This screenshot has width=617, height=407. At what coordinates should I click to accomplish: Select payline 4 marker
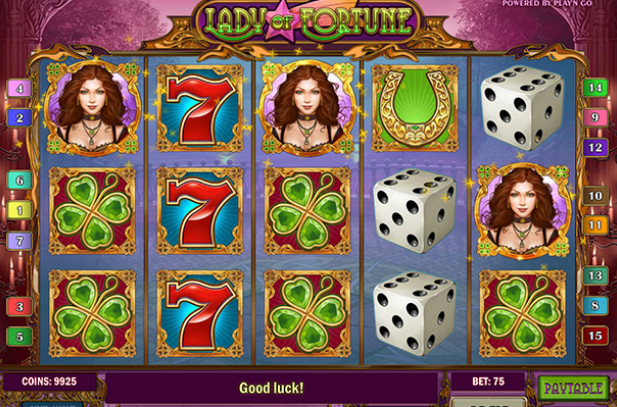(19, 89)
